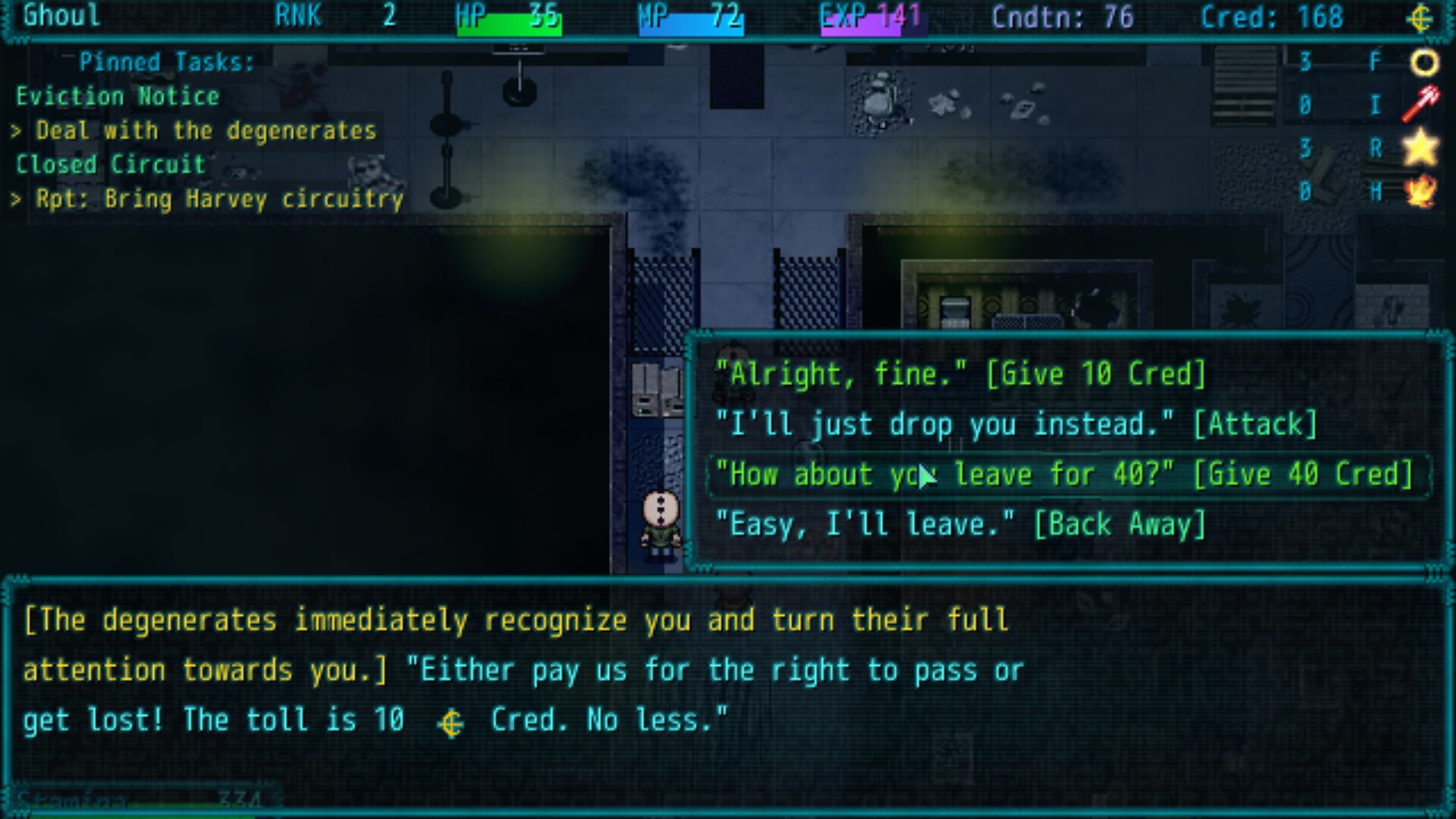Click the gold star item in the R slot
1456x819 pixels.
[1421, 148]
